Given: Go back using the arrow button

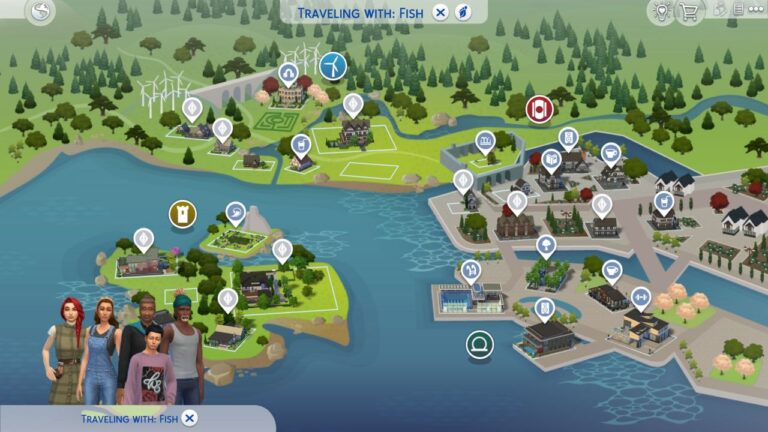Looking at the screenshot, I should pos(40,12).
